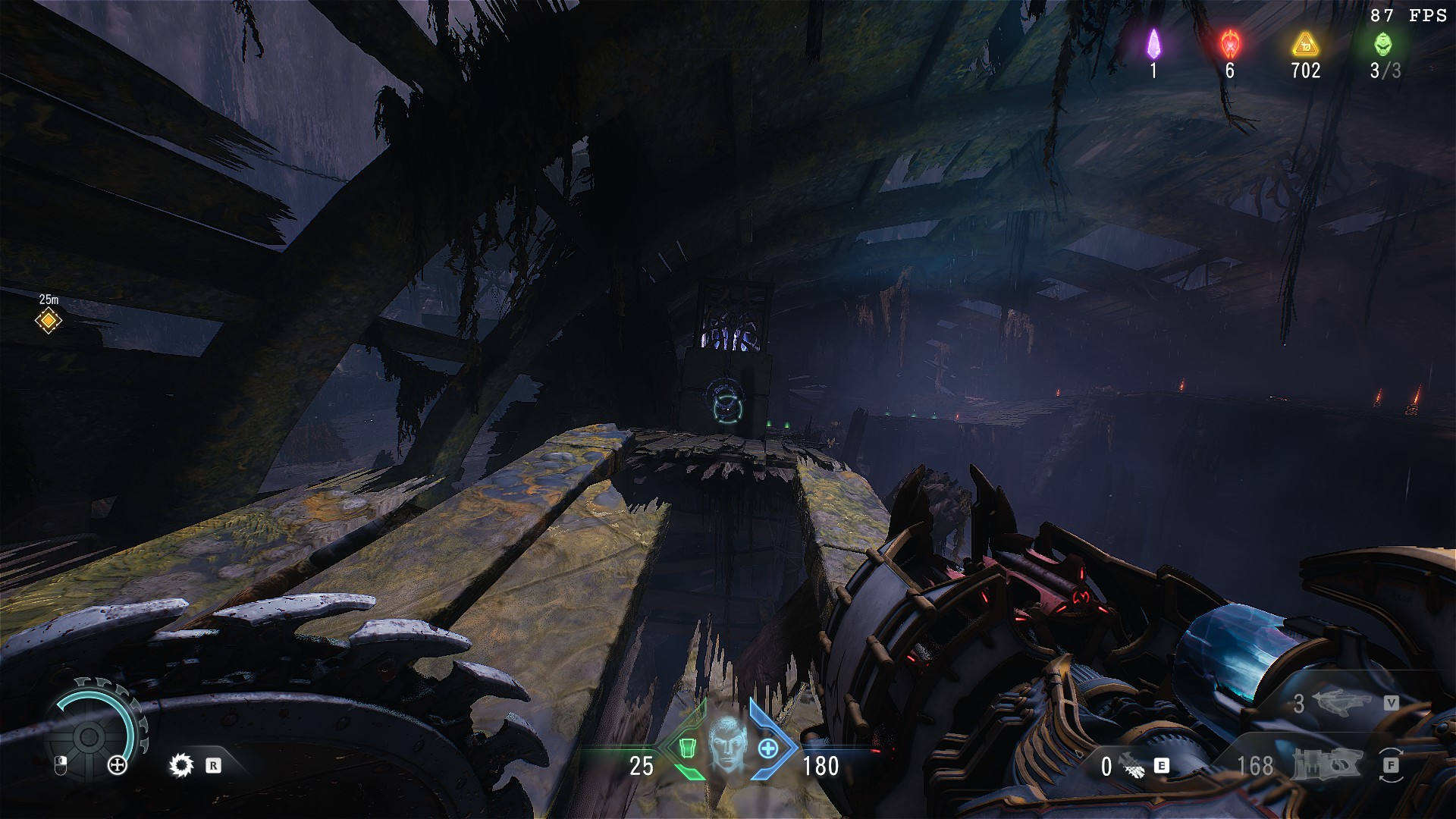Viewport: 1456px width, 819px height.
Task: Click the green armor icon
Action: click(x=687, y=748)
